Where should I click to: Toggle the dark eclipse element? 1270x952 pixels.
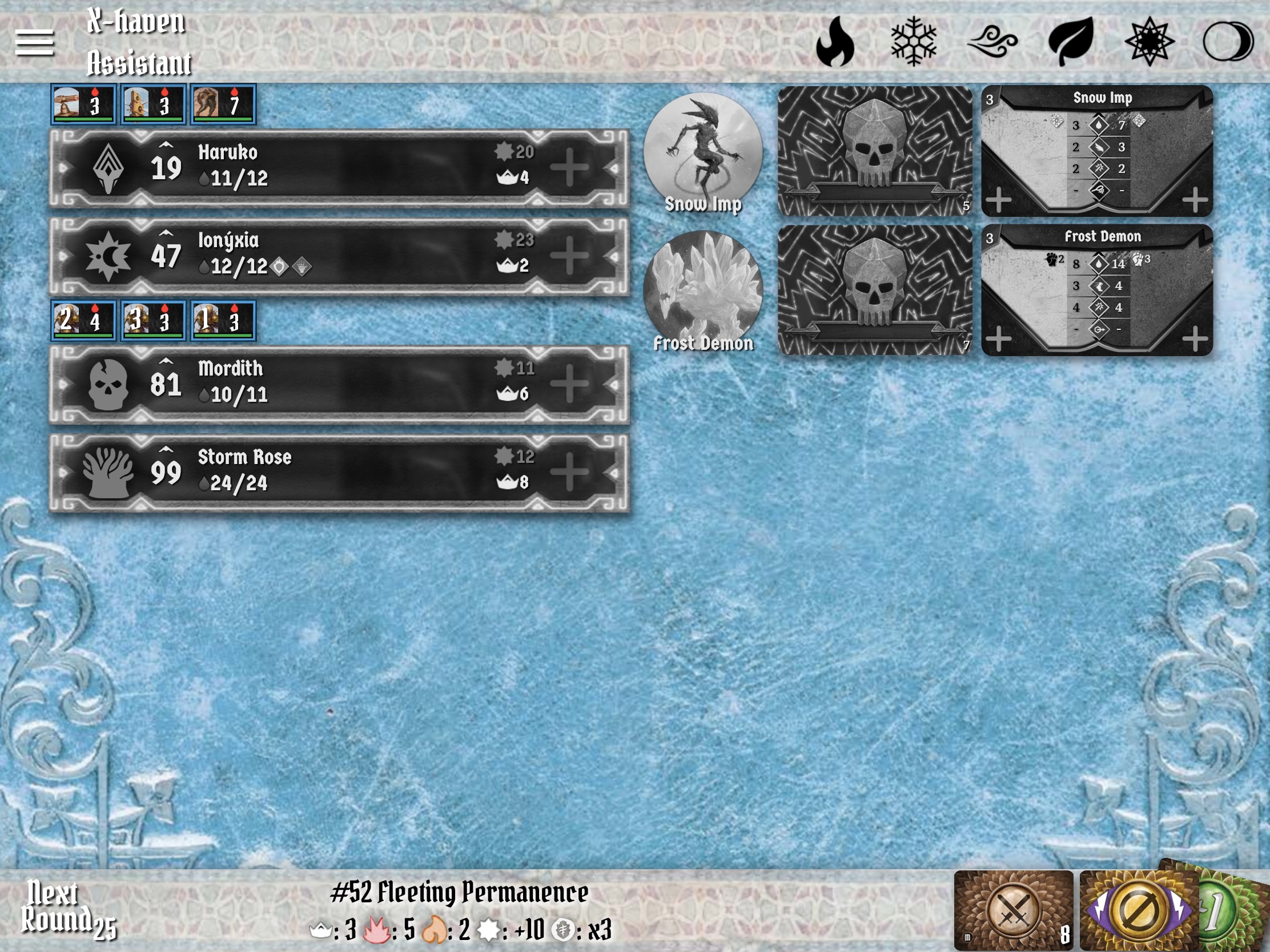click(1228, 41)
